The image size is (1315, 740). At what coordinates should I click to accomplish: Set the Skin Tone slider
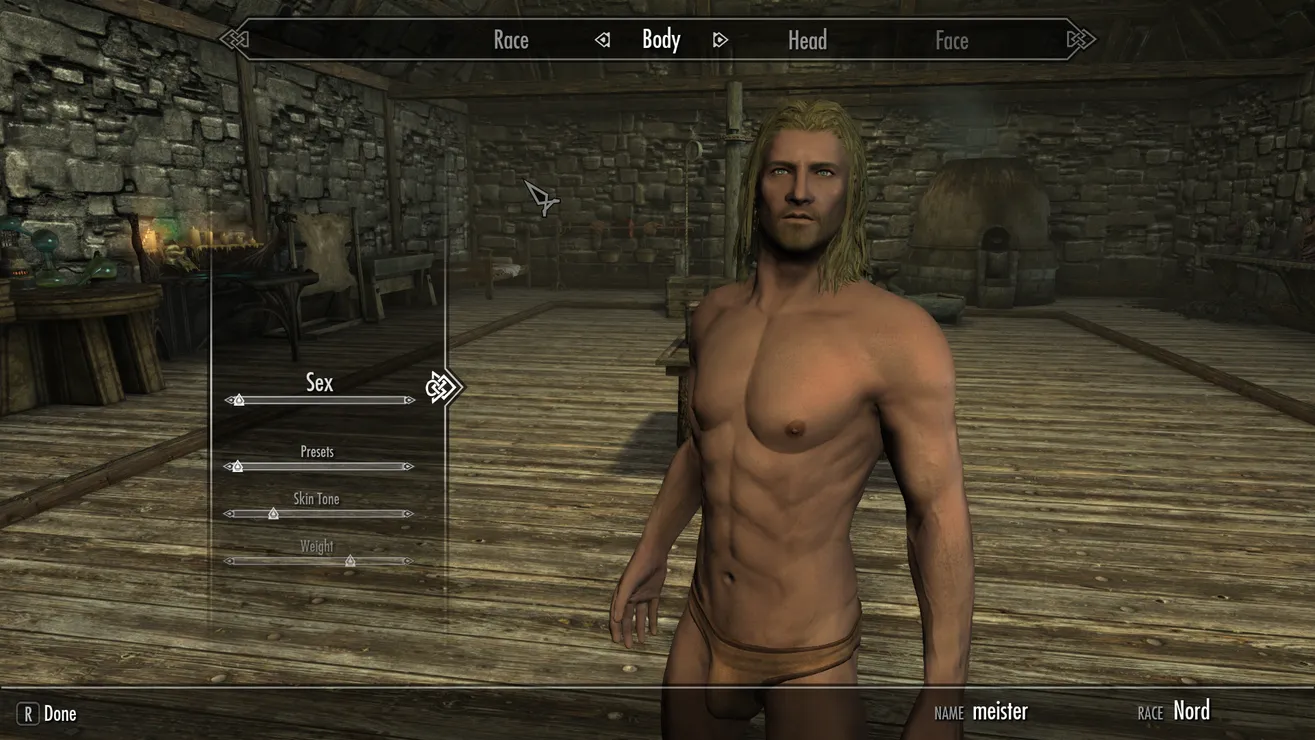[273, 514]
